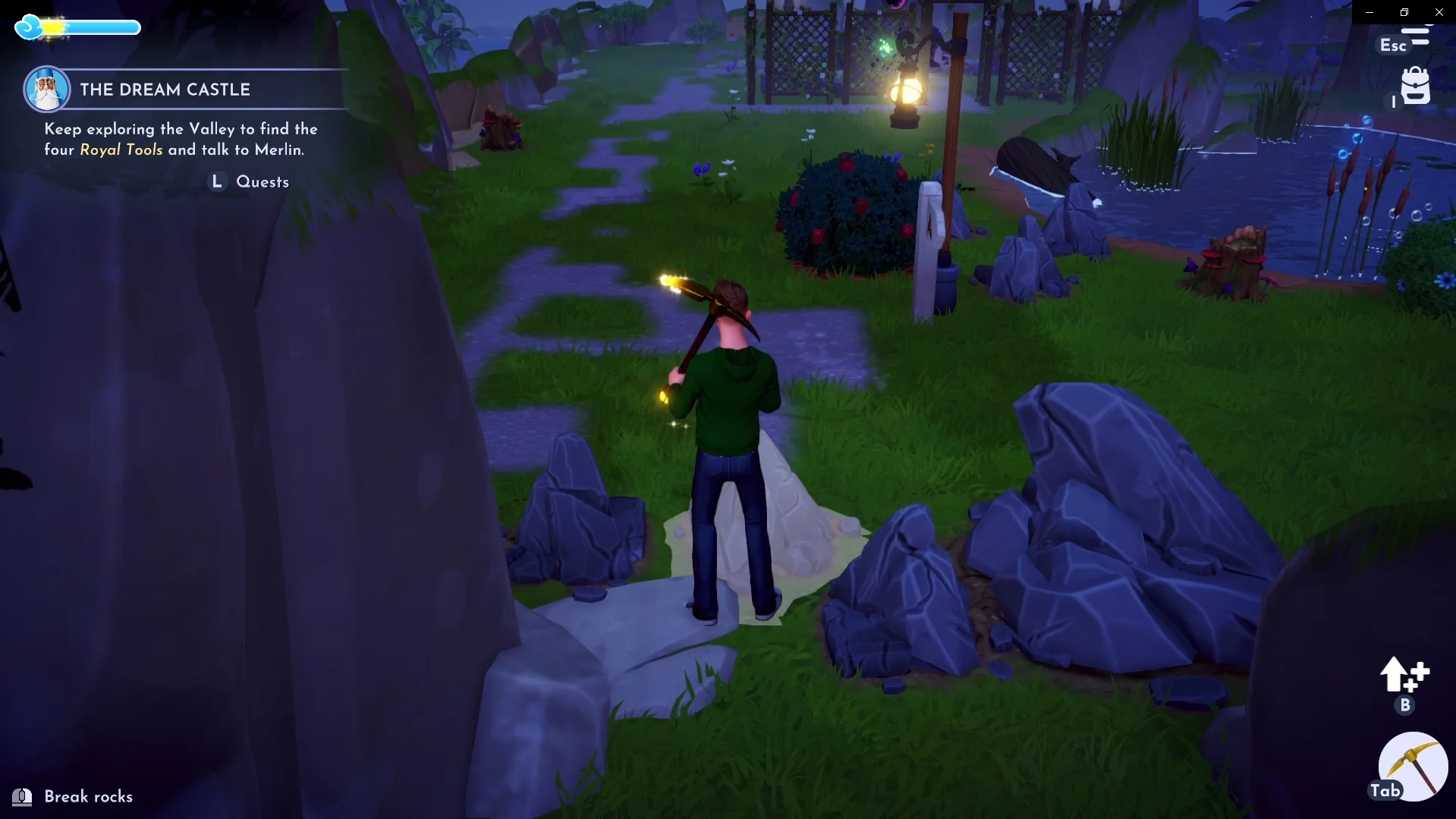The image size is (1456, 819).
Task: Restore down the game window
Action: pos(1404,12)
